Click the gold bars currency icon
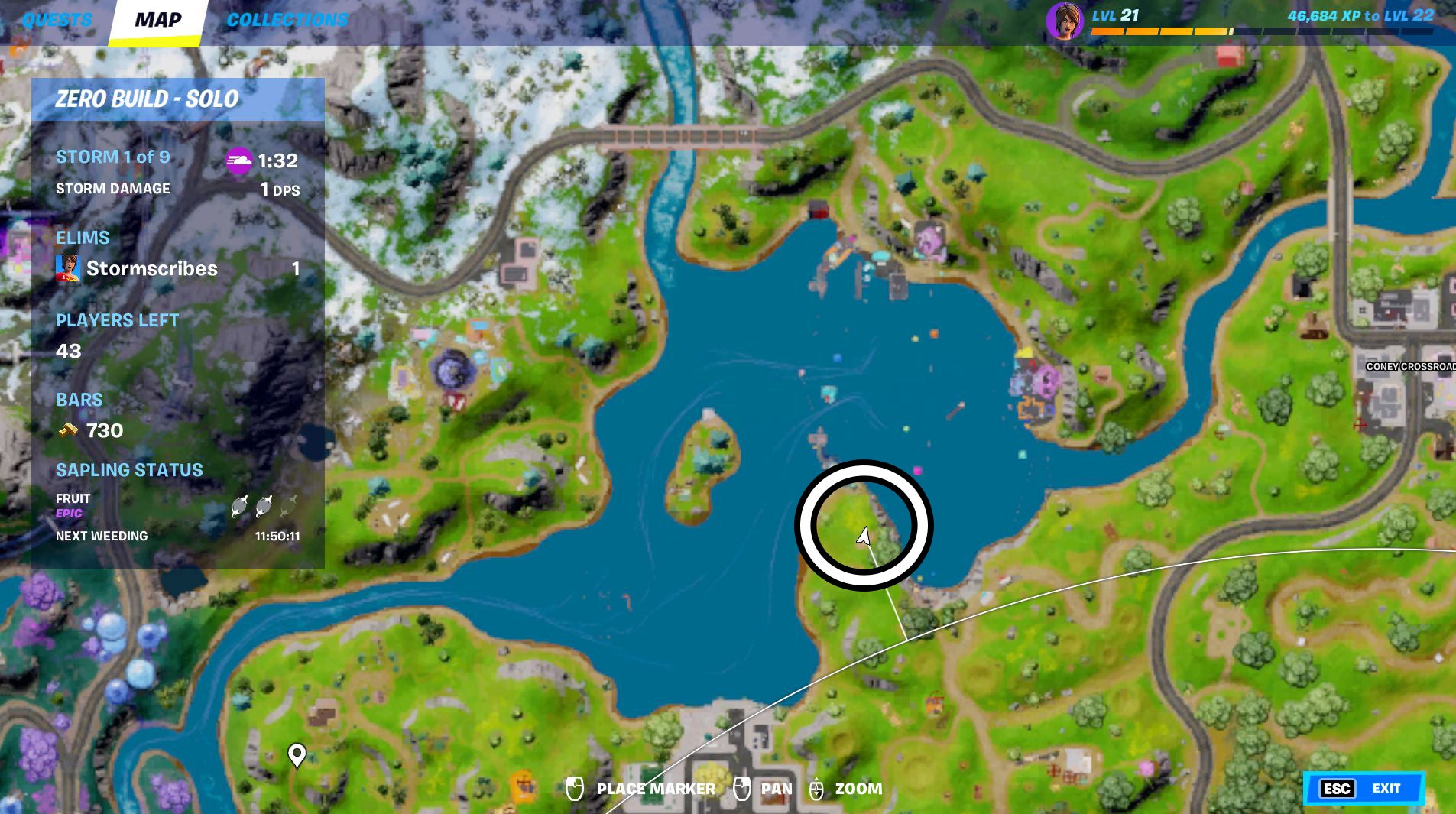Viewport: 1456px width, 814px height. 70,430
